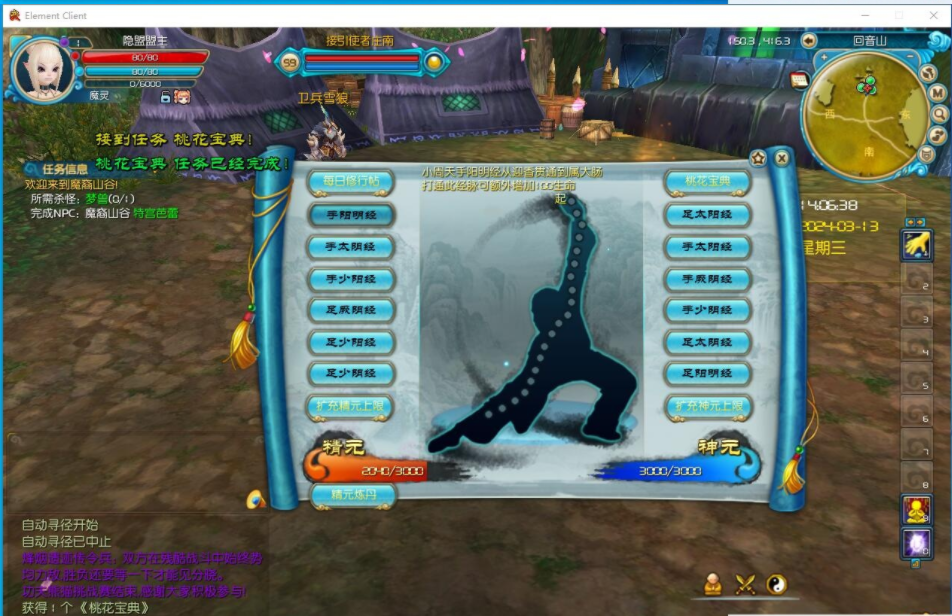Click the star button beside the panel close

coord(758,157)
